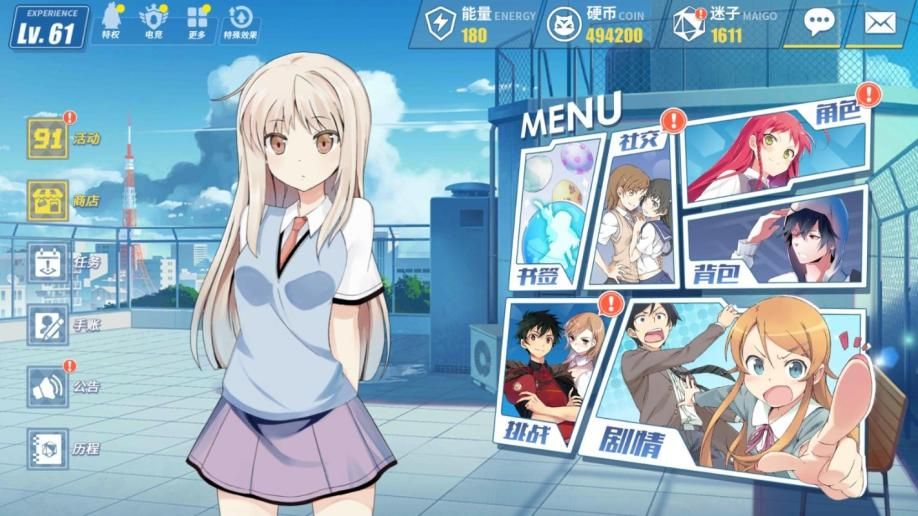Open the 手账 notebook icon
The height and width of the screenshot is (516, 918).
click(47, 325)
